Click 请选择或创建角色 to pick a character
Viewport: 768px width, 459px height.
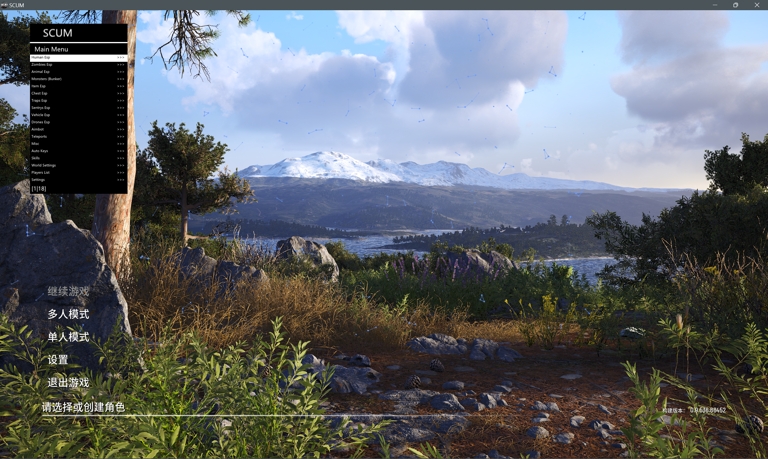coord(83,407)
